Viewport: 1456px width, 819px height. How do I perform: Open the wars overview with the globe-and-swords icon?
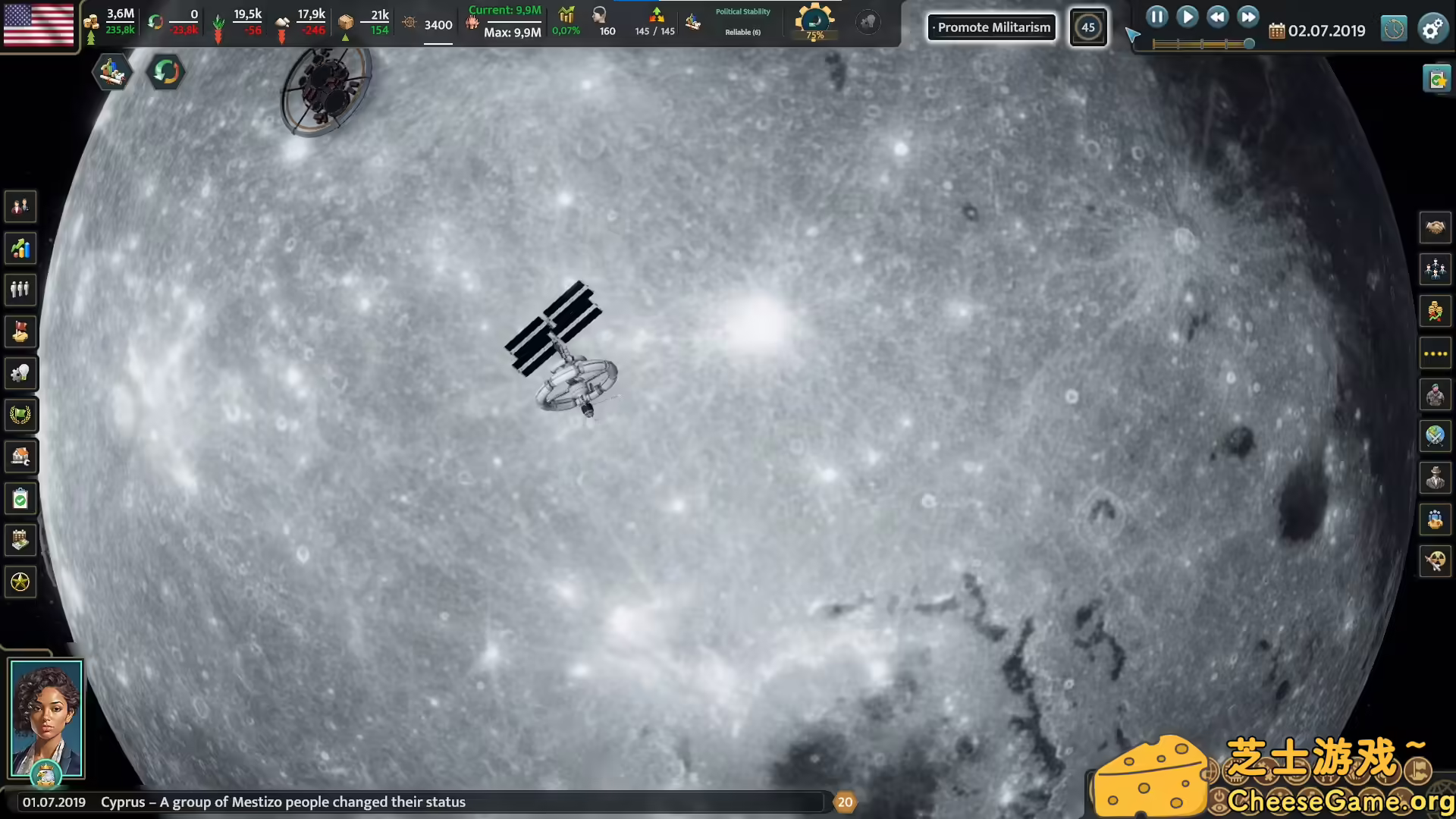point(1435,436)
